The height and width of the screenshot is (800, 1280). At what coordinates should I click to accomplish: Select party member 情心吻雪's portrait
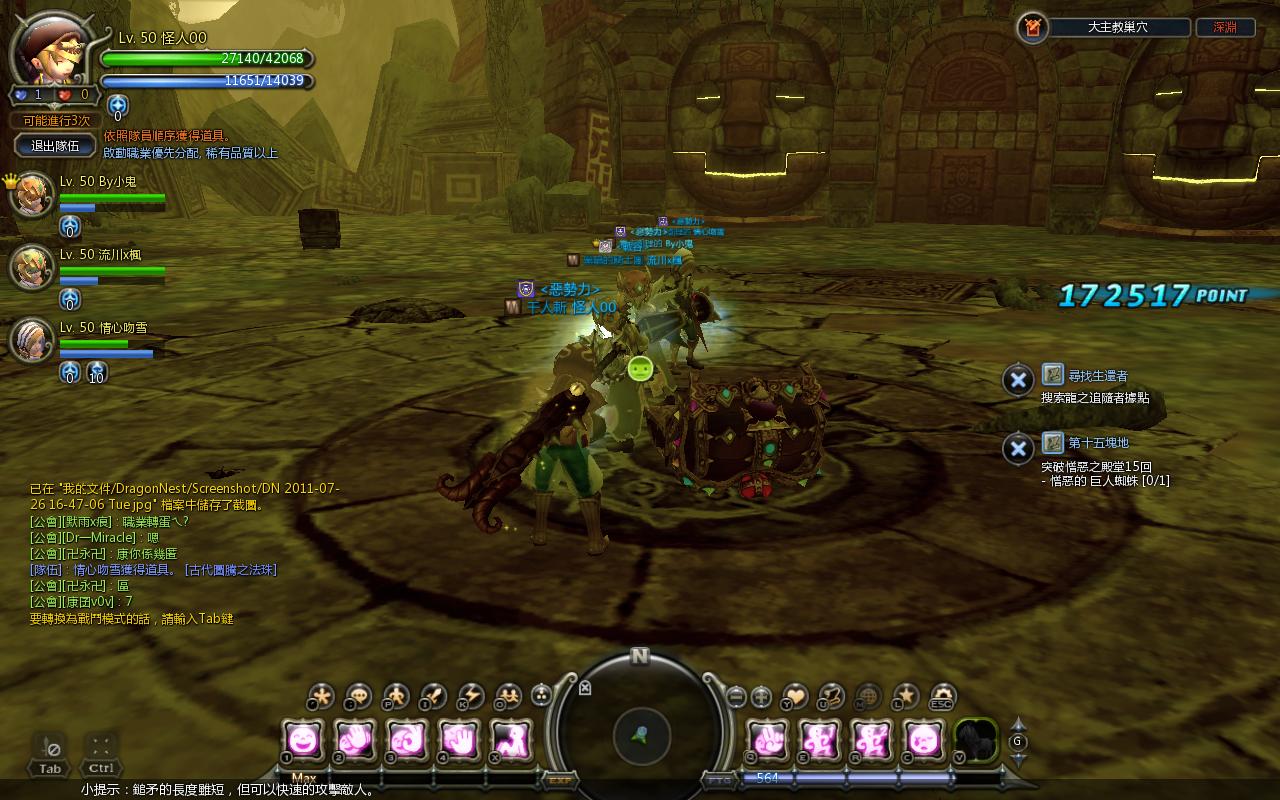(x=32, y=340)
